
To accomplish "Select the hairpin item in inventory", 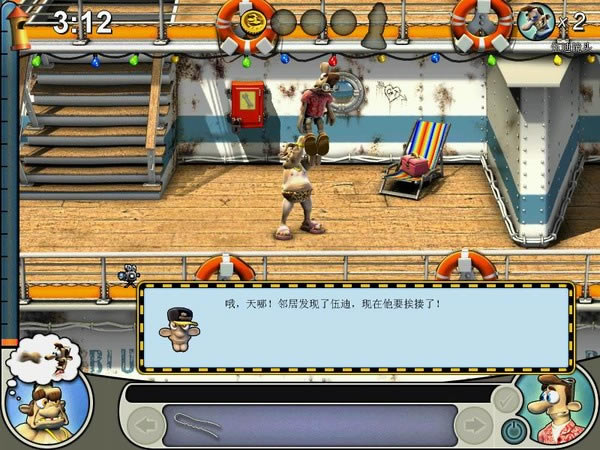I will point(197,423).
